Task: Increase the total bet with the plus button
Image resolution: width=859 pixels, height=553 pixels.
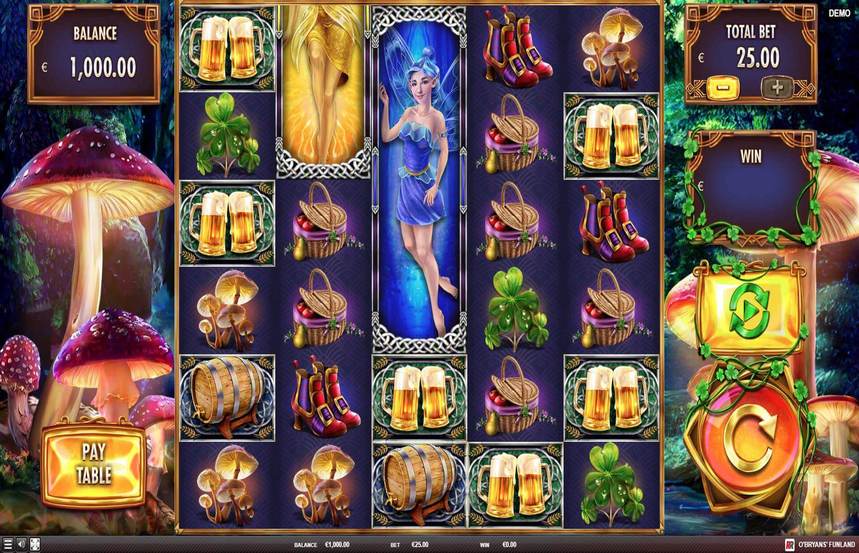Action: click(x=777, y=88)
